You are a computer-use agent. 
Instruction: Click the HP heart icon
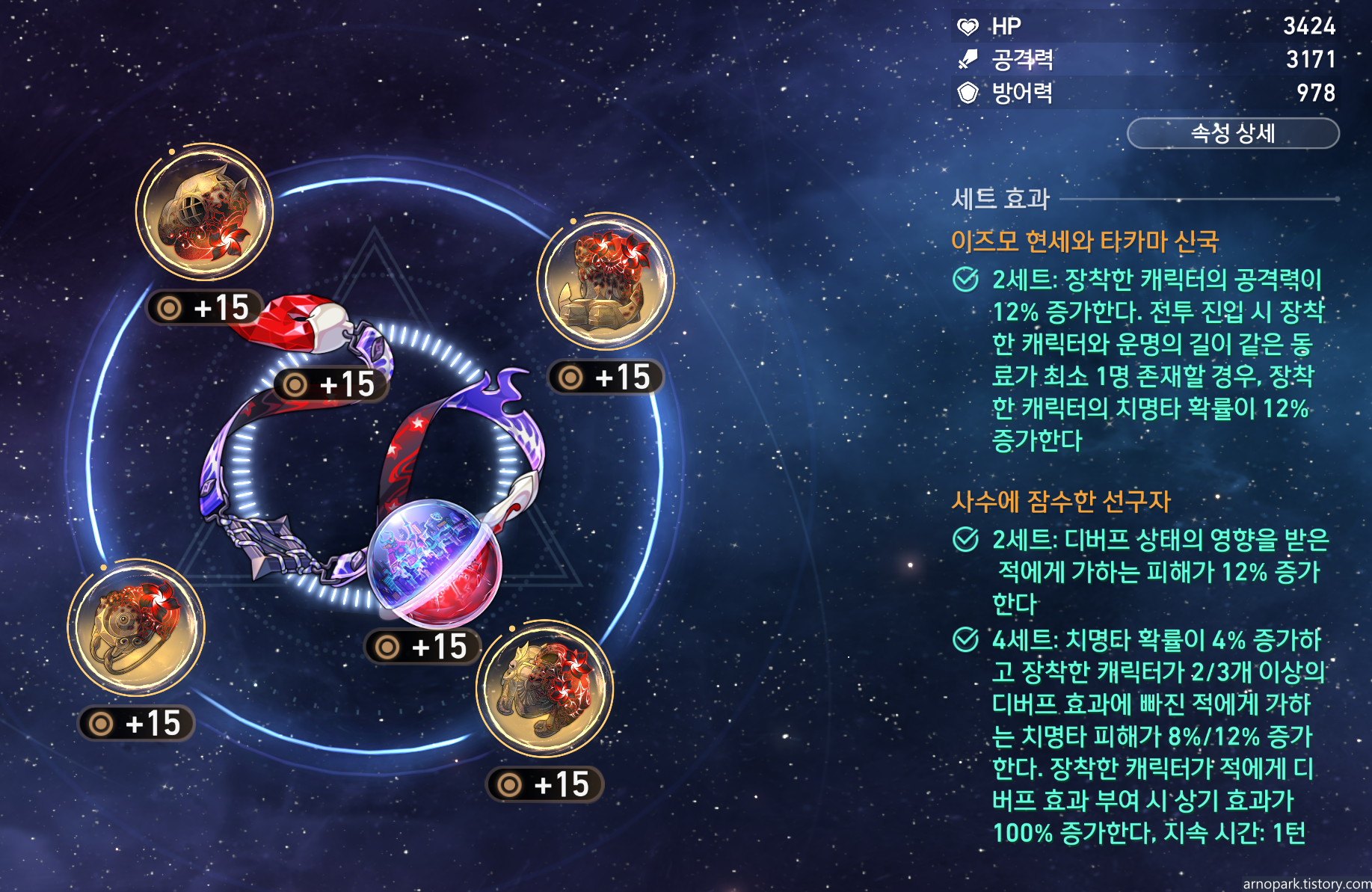point(968,26)
